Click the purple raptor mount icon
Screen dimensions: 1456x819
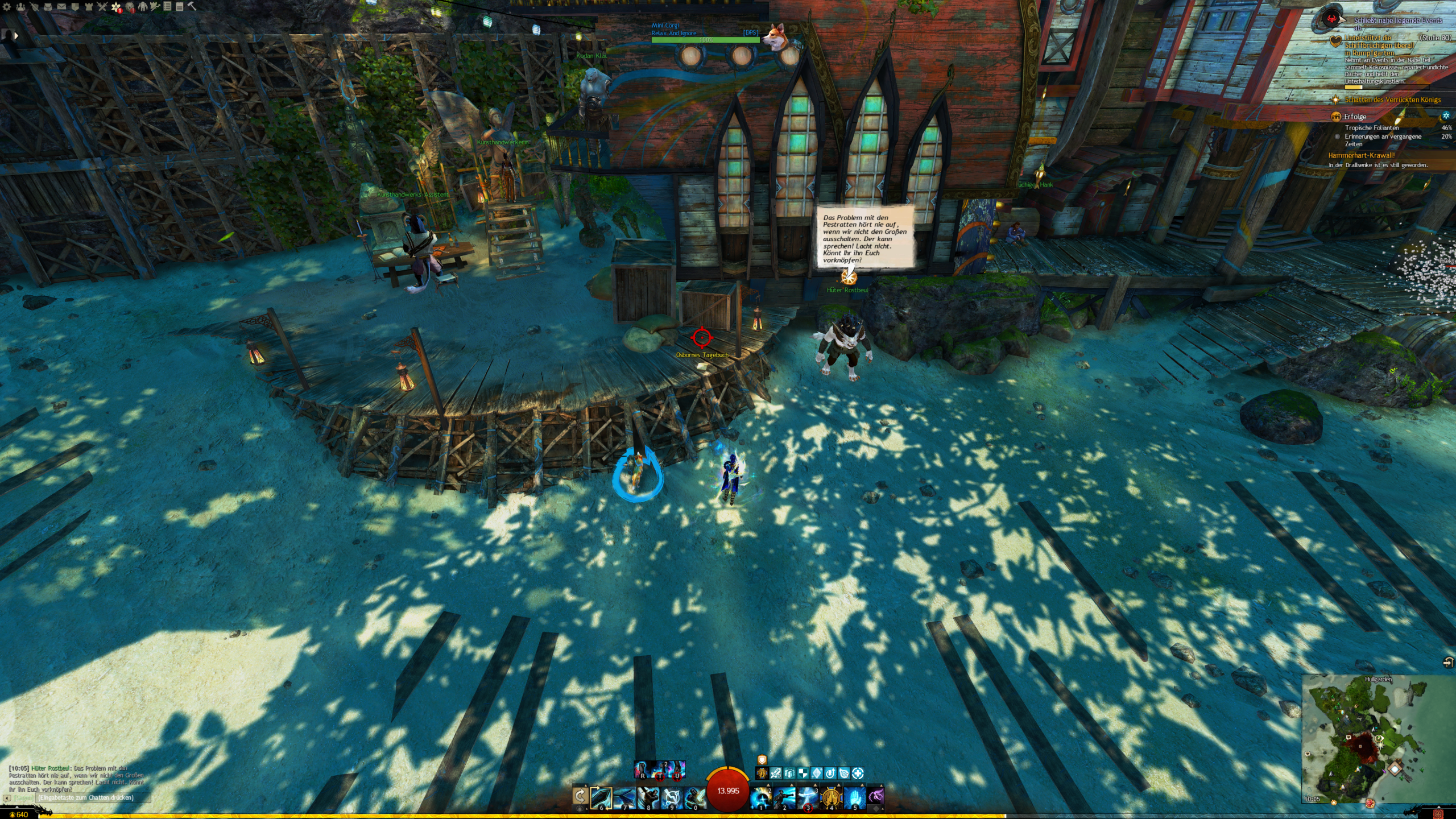click(876, 796)
